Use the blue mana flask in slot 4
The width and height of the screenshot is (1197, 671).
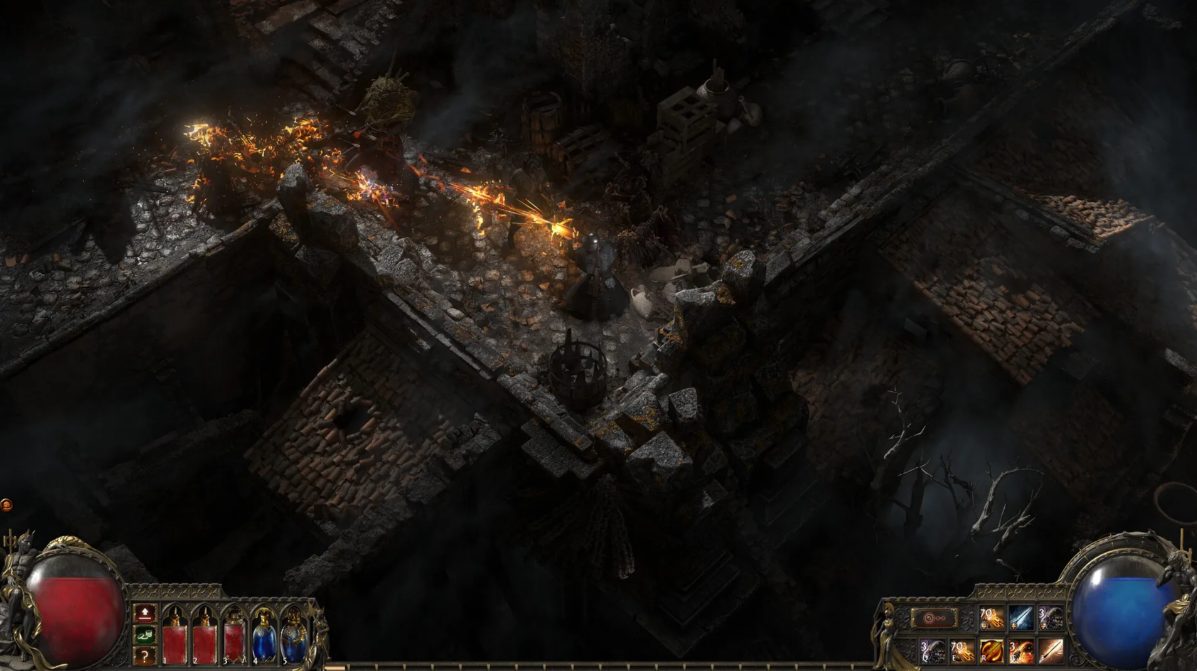click(264, 637)
